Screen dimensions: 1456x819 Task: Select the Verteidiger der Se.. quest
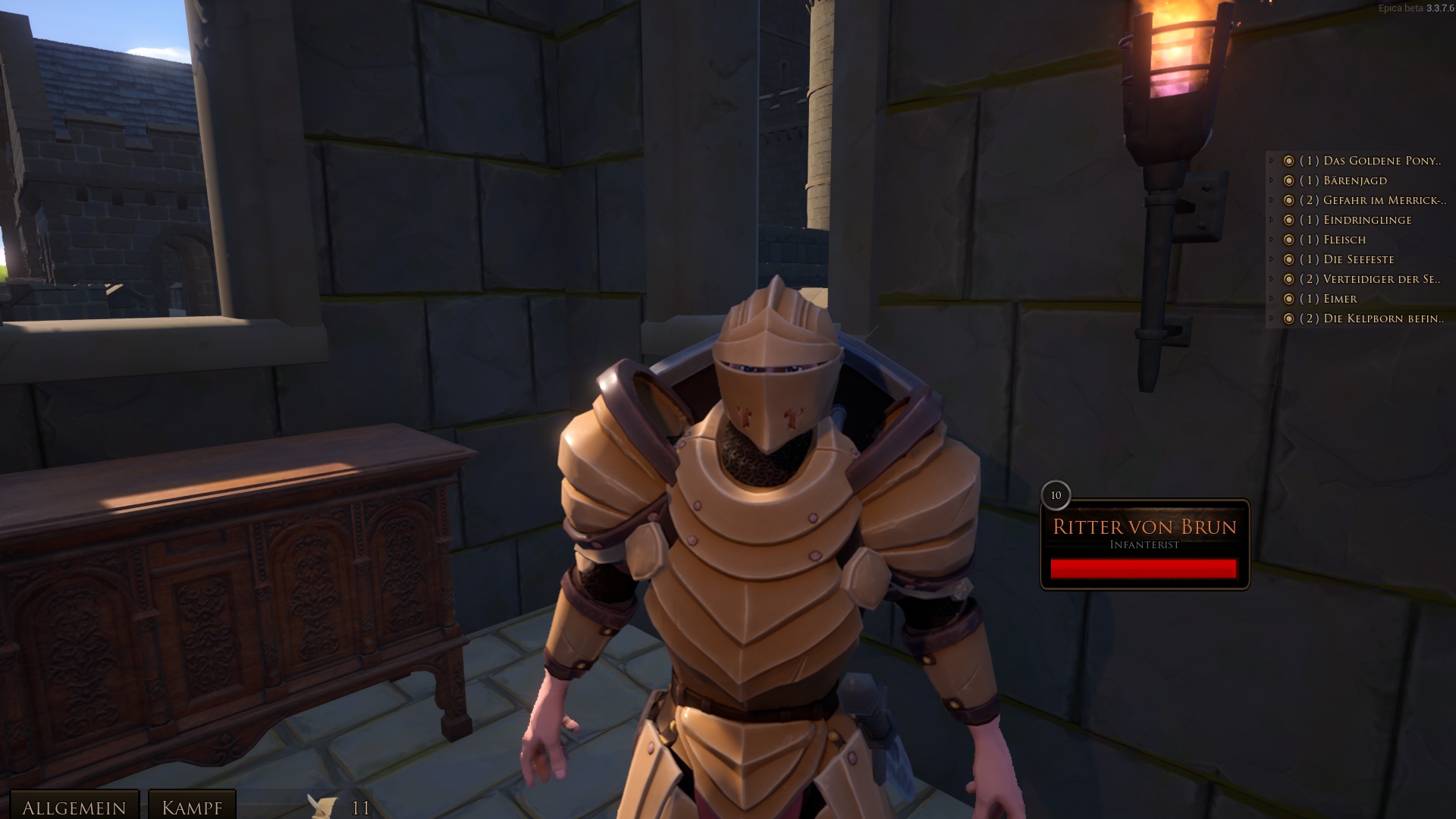coord(1370,279)
